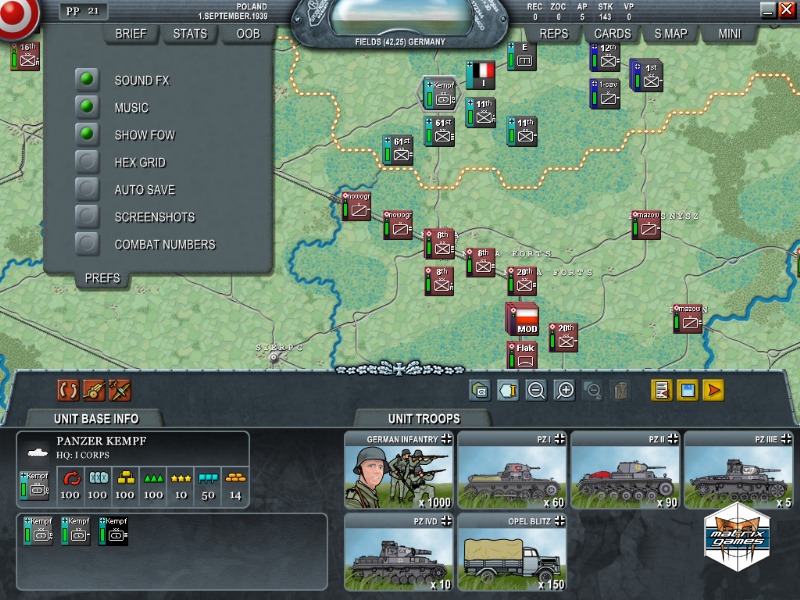Toggle the SOUND FX option
800x600 pixels.
pyautogui.click(x=88, y=80)
